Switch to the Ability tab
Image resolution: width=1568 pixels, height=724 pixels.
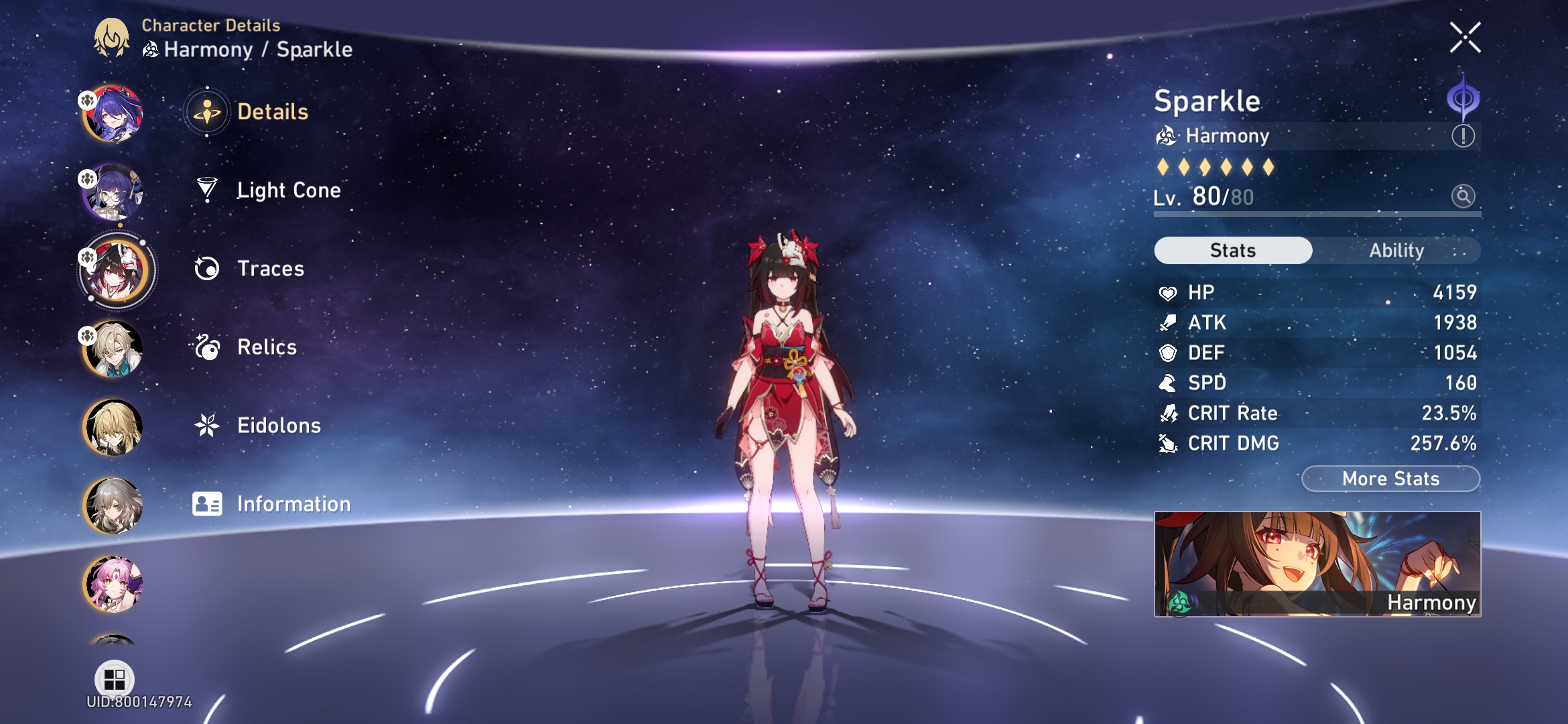coord(1397,250)
